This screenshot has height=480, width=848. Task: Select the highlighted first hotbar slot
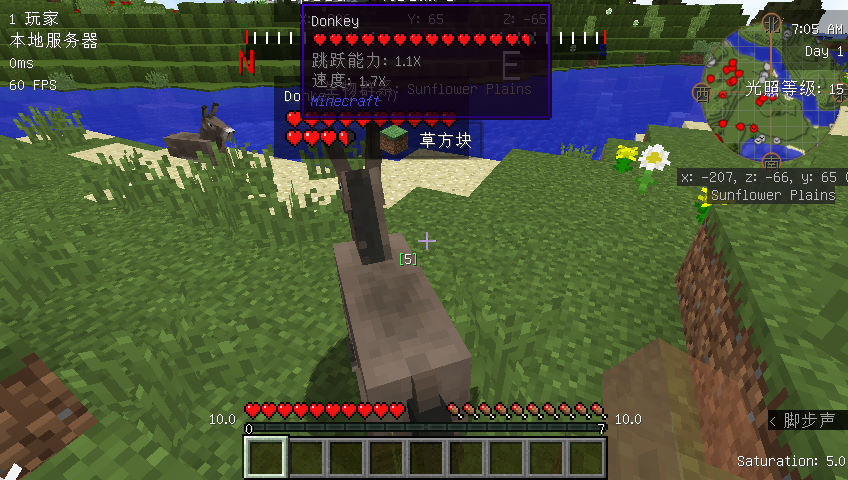(x=266, y=457)
